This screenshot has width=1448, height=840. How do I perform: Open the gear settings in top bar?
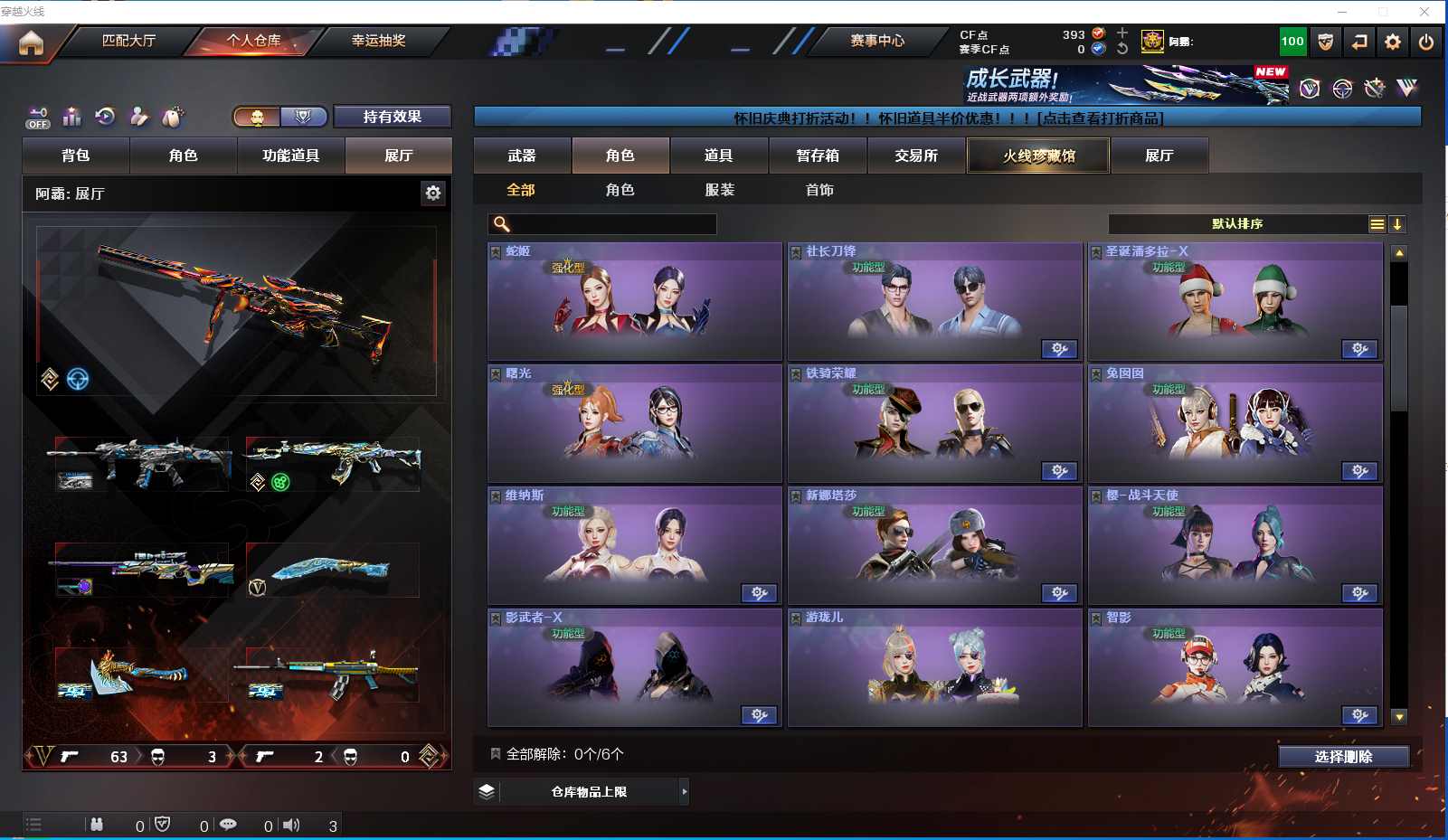(1393, 42)
